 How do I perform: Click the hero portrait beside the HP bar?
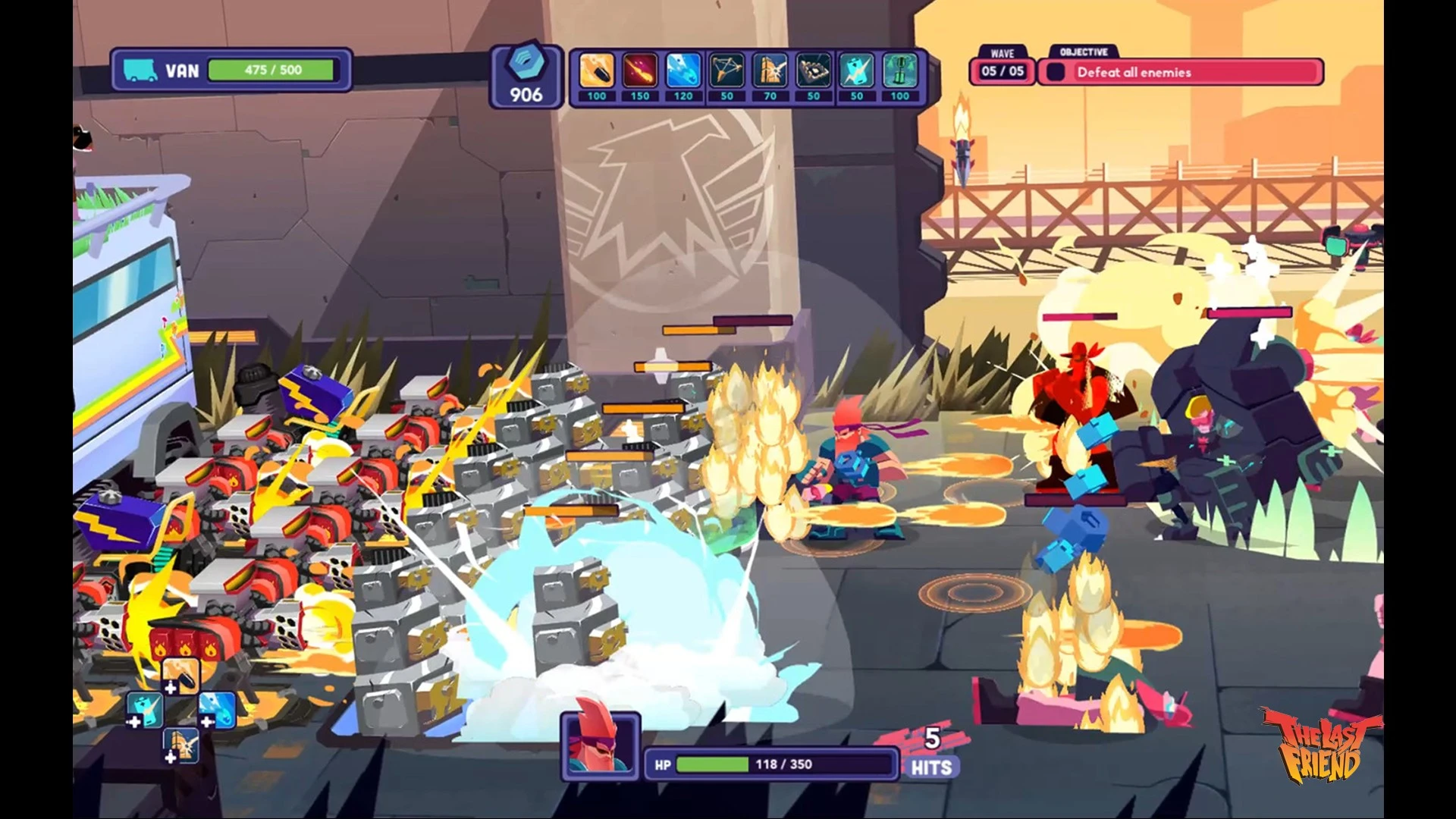coord(601,745)
